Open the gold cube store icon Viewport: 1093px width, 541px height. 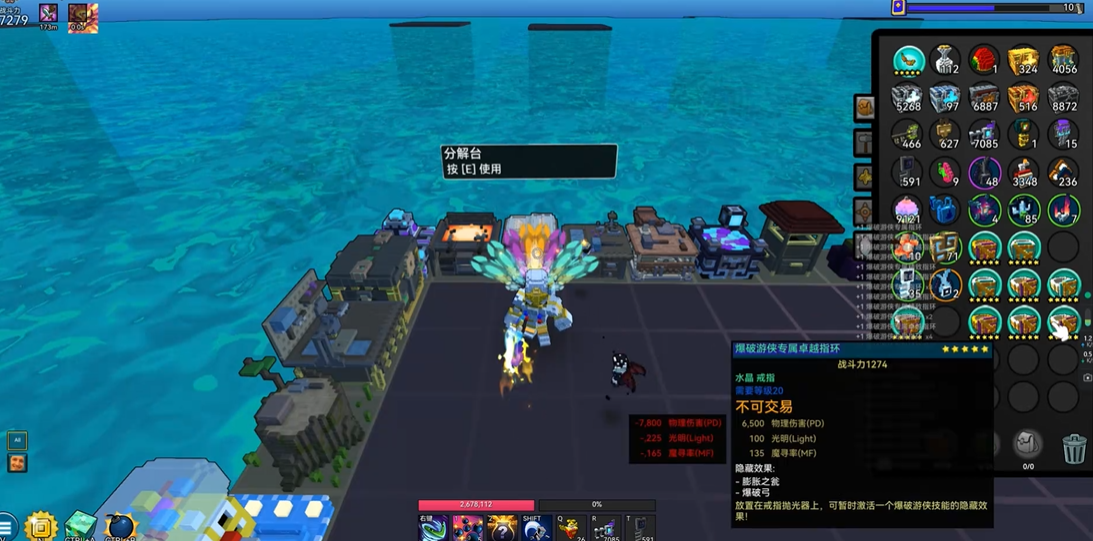coord(41,526)
